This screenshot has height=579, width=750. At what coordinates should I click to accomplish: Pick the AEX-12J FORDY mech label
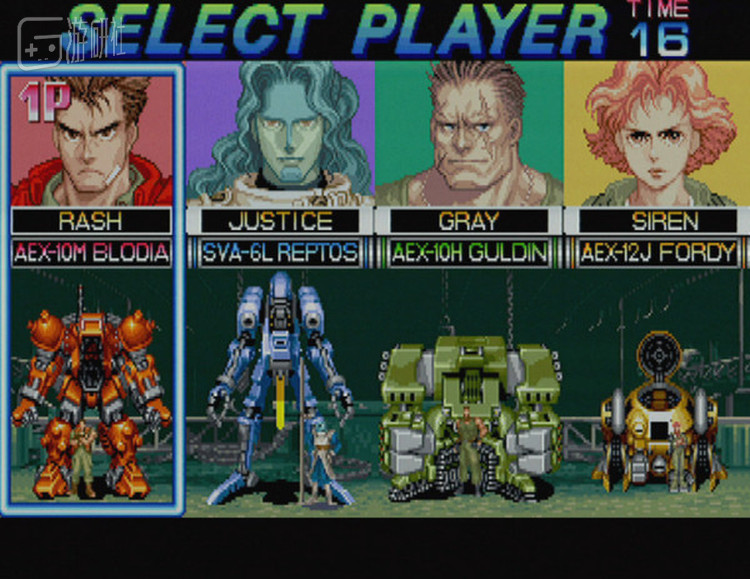click(657, 253)
